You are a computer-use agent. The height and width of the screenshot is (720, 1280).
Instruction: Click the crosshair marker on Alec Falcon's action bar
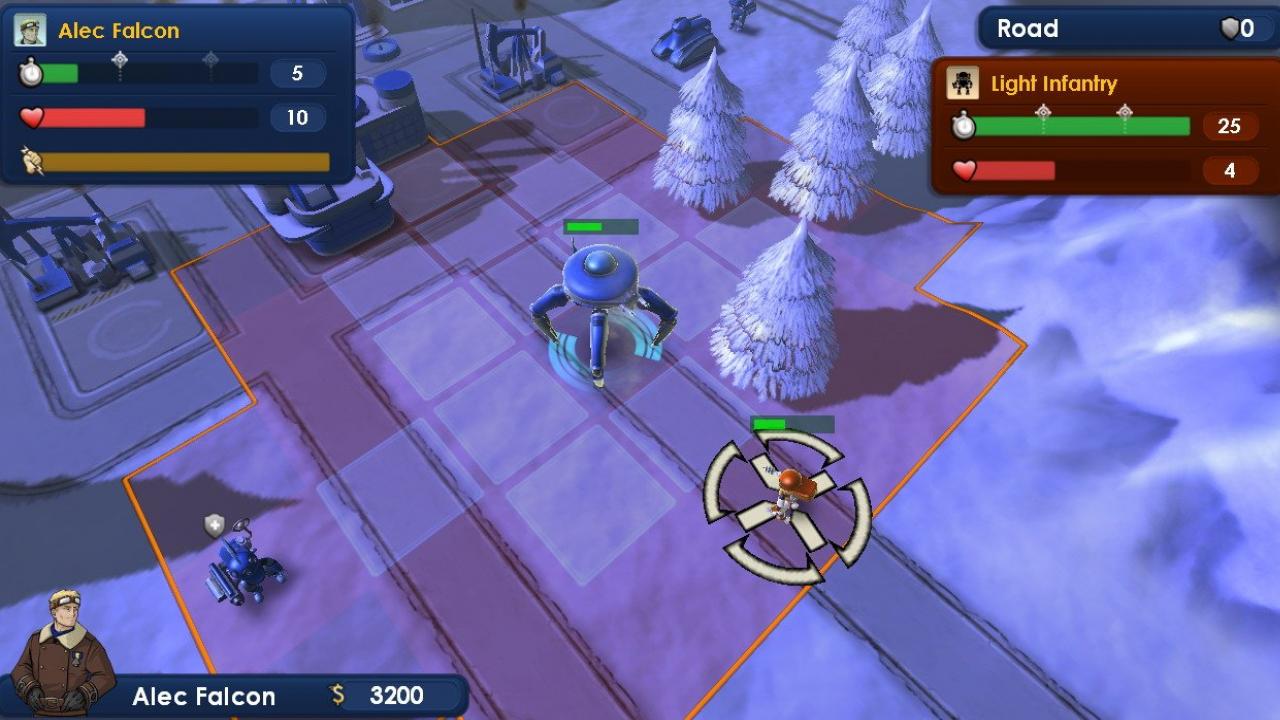point(120,60)
